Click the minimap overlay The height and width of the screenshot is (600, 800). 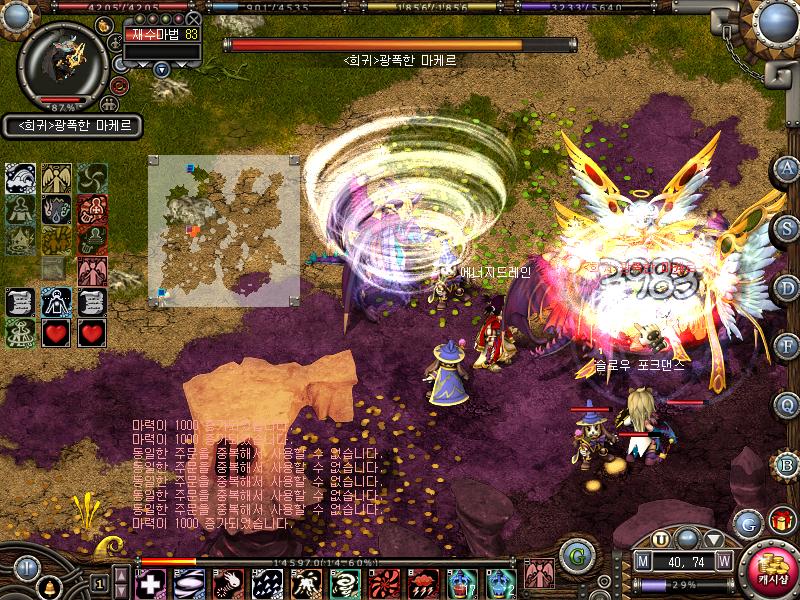click(224, 231)
